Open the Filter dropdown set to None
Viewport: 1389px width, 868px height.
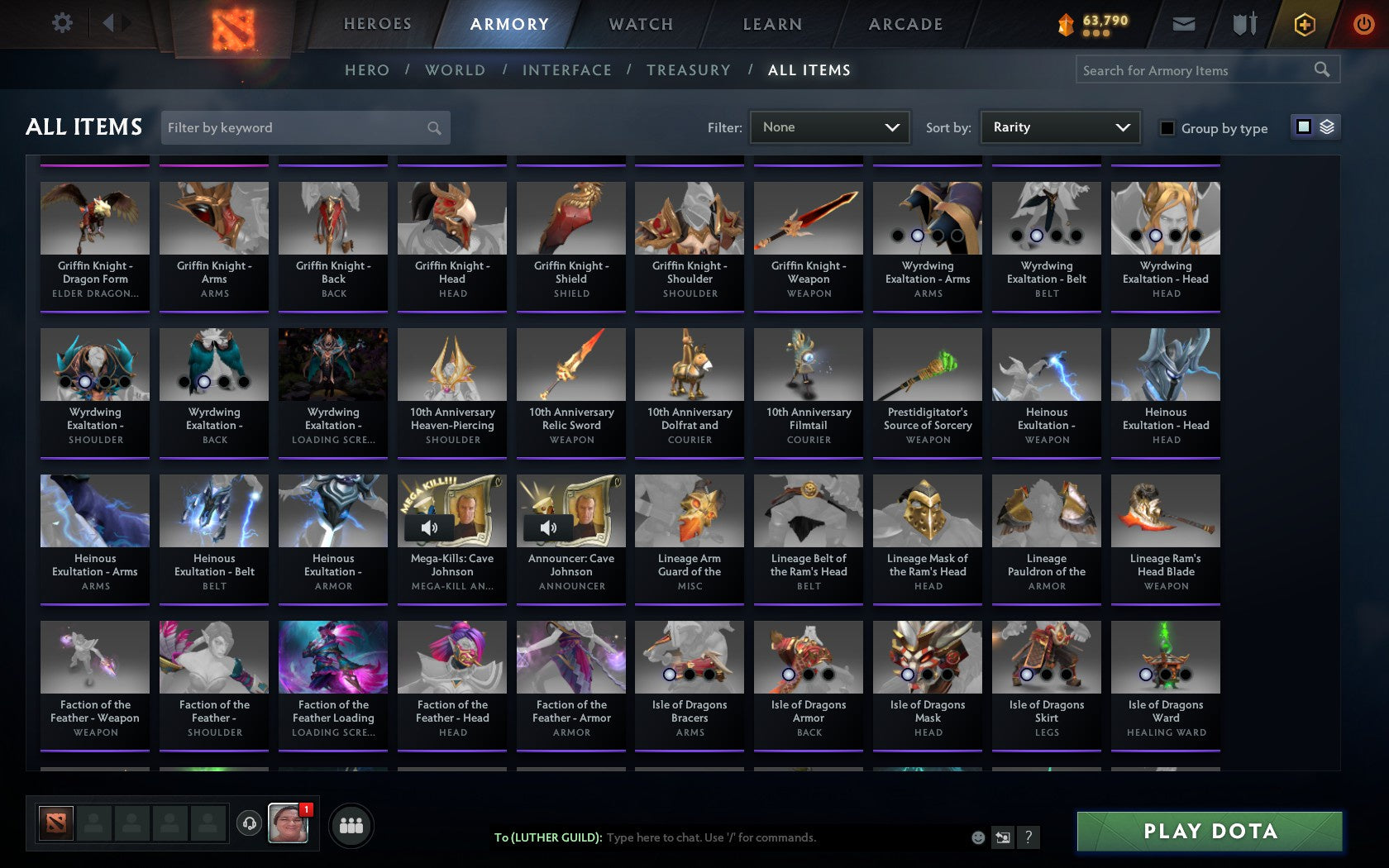coord(829,127)
